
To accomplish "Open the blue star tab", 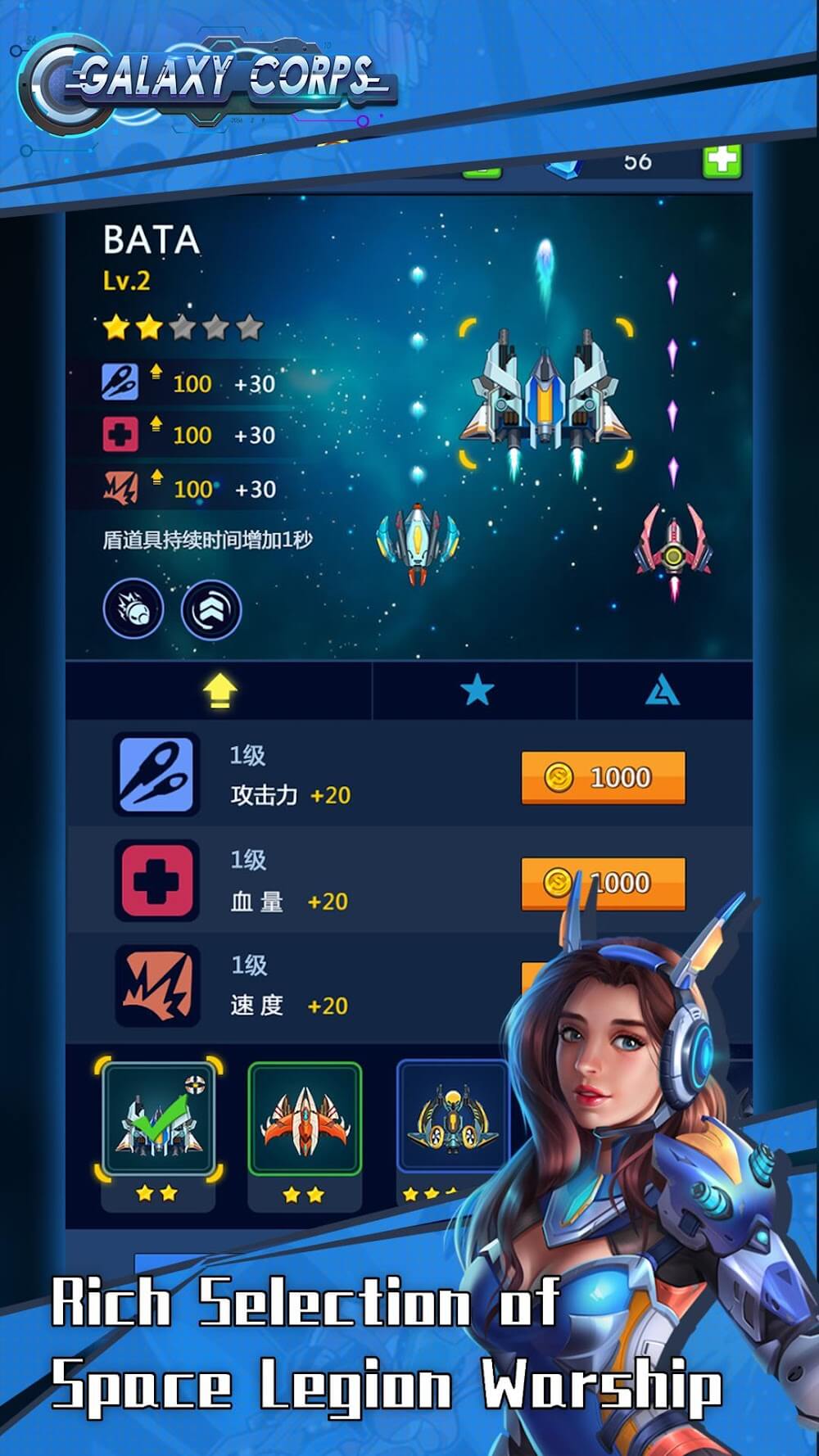I will coord(476,692).
